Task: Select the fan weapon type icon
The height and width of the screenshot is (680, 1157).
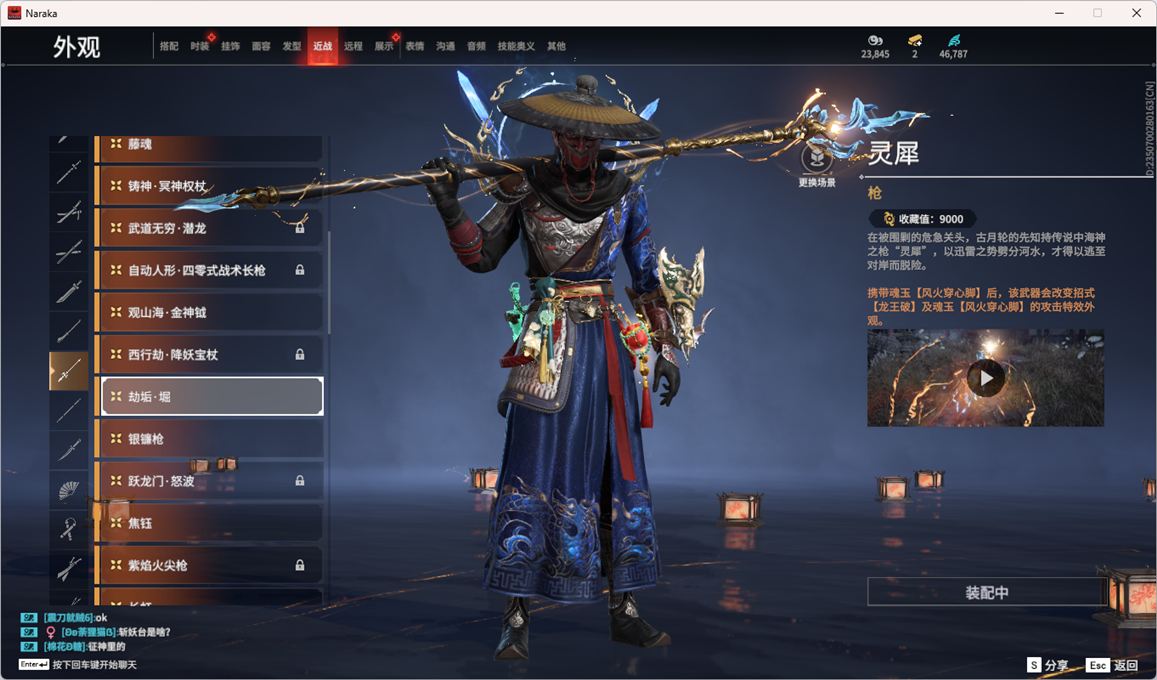Action: [69, 490]
